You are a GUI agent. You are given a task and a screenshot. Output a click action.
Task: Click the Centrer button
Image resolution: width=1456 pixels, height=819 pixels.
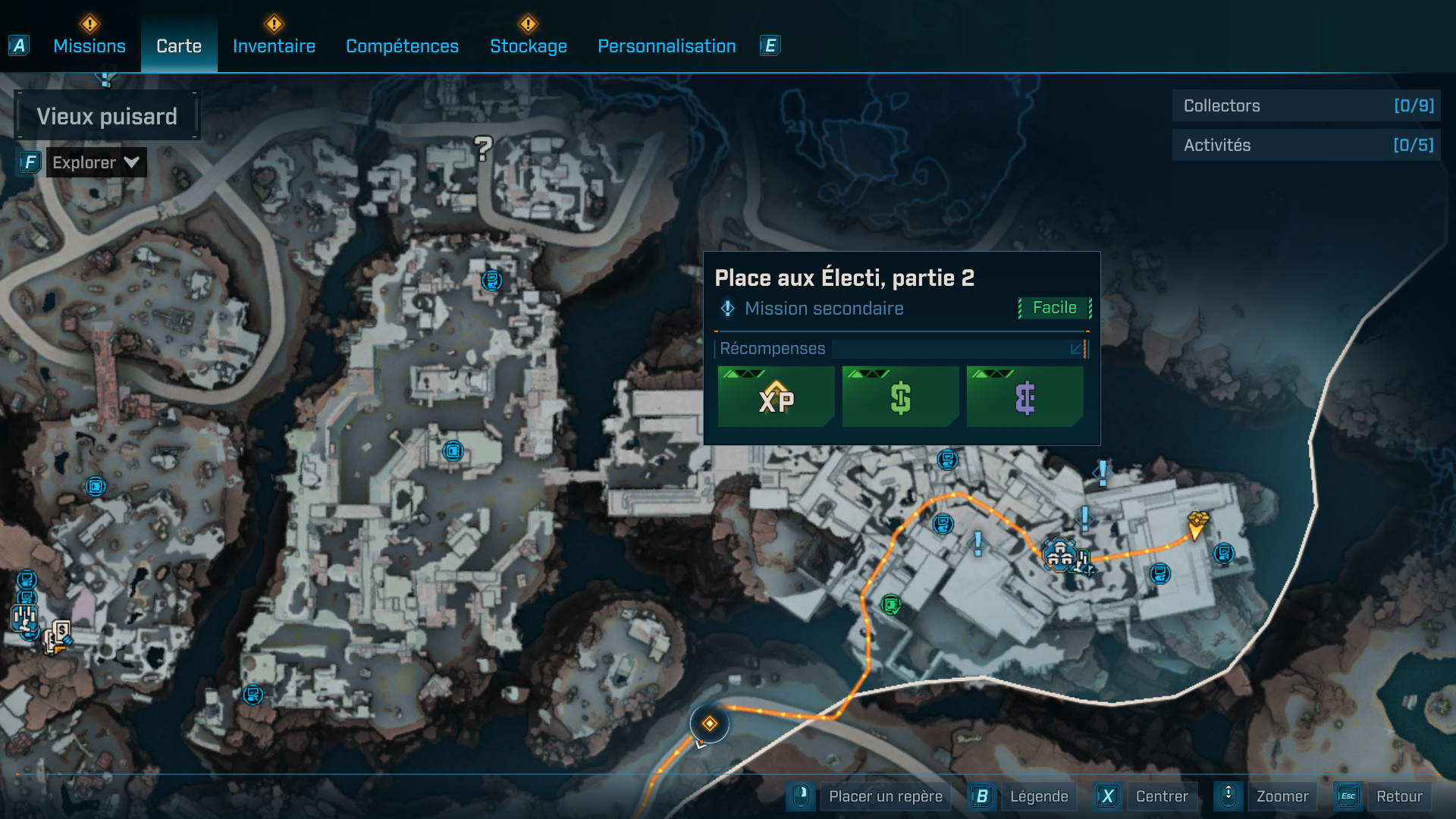1161,796
